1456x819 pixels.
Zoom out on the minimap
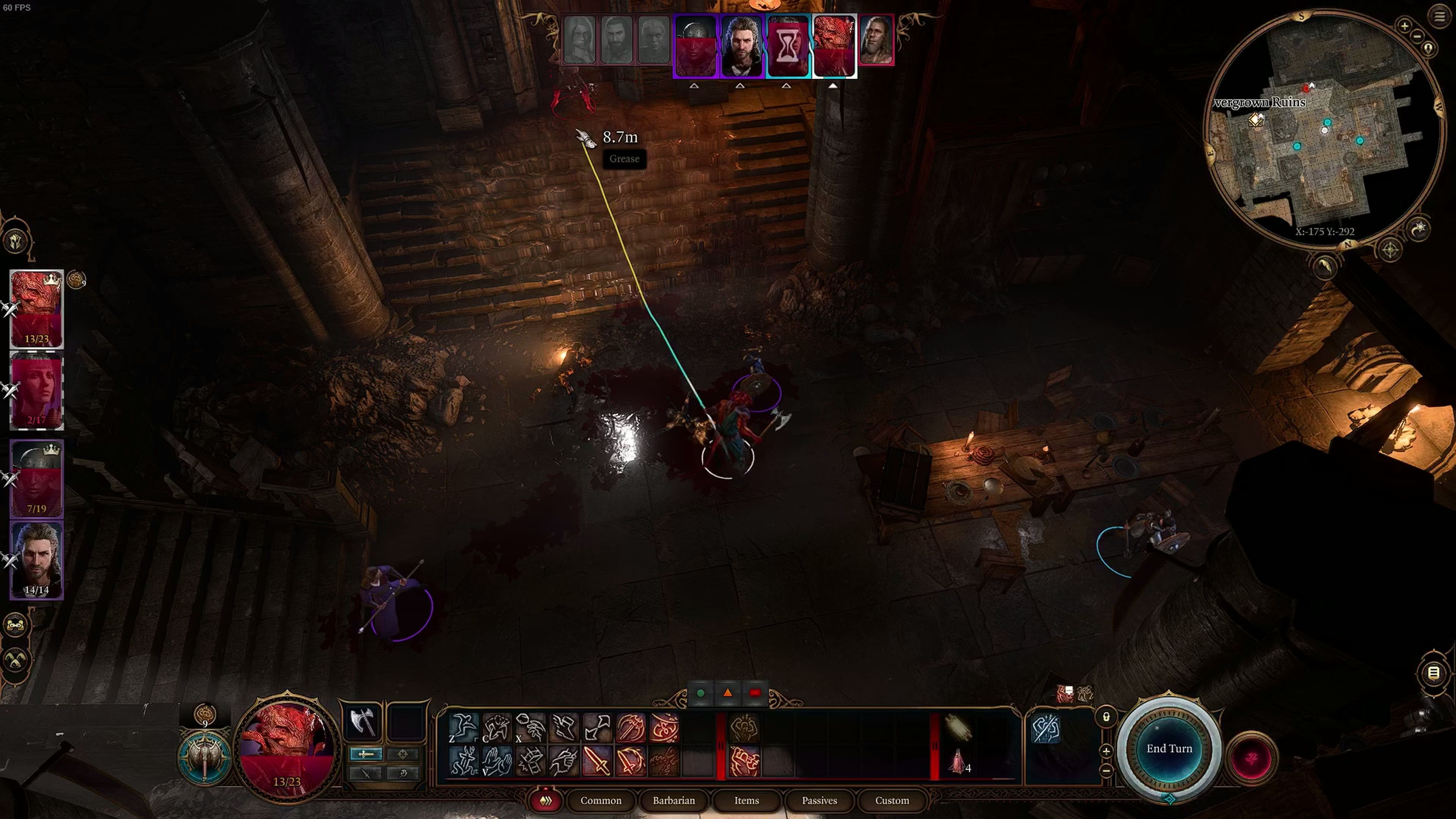pyautogui.click(x=1417, y=37)
